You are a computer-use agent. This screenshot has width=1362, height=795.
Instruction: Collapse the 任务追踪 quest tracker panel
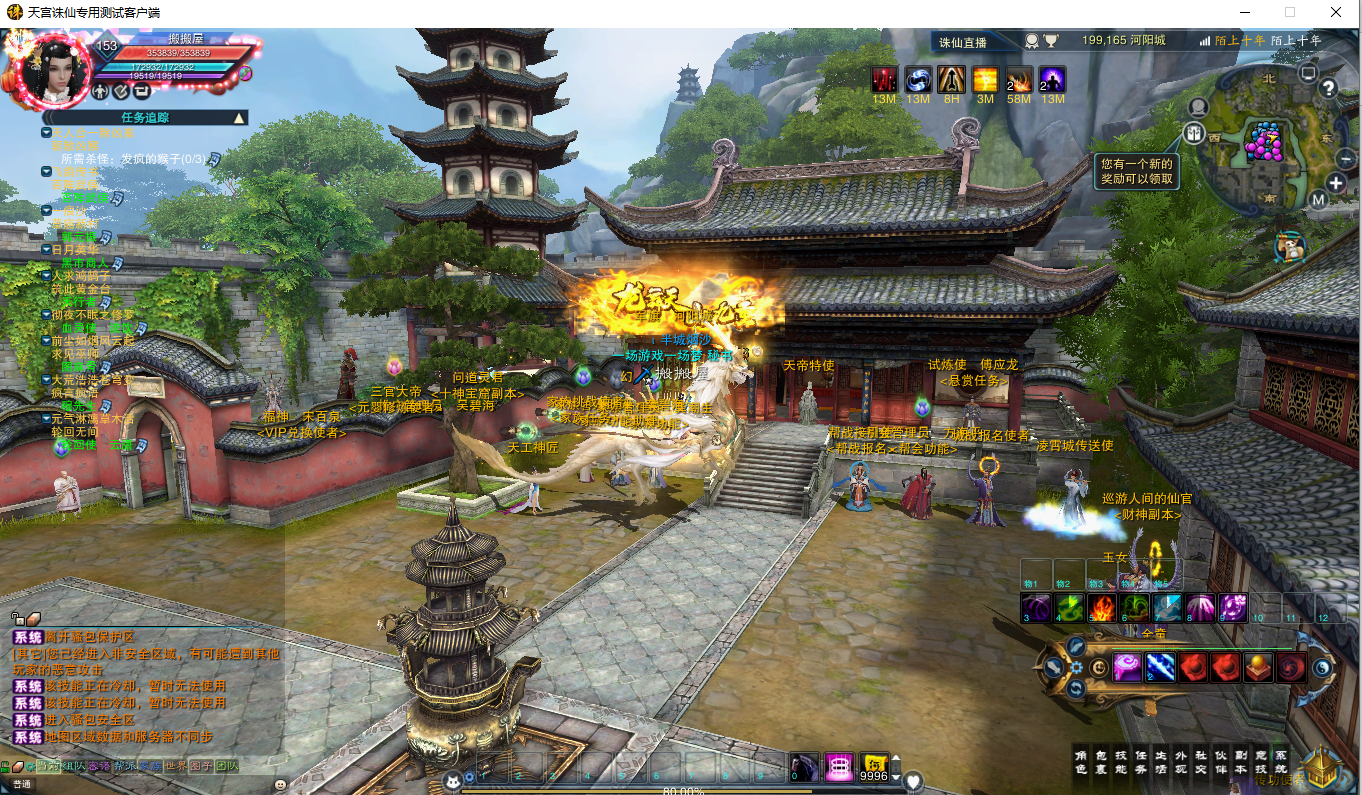(239, 118)
